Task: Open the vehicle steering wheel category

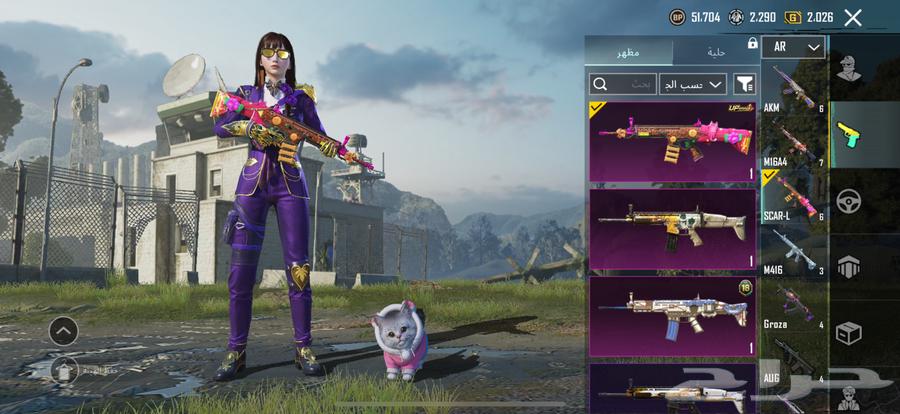Action: 850,201
